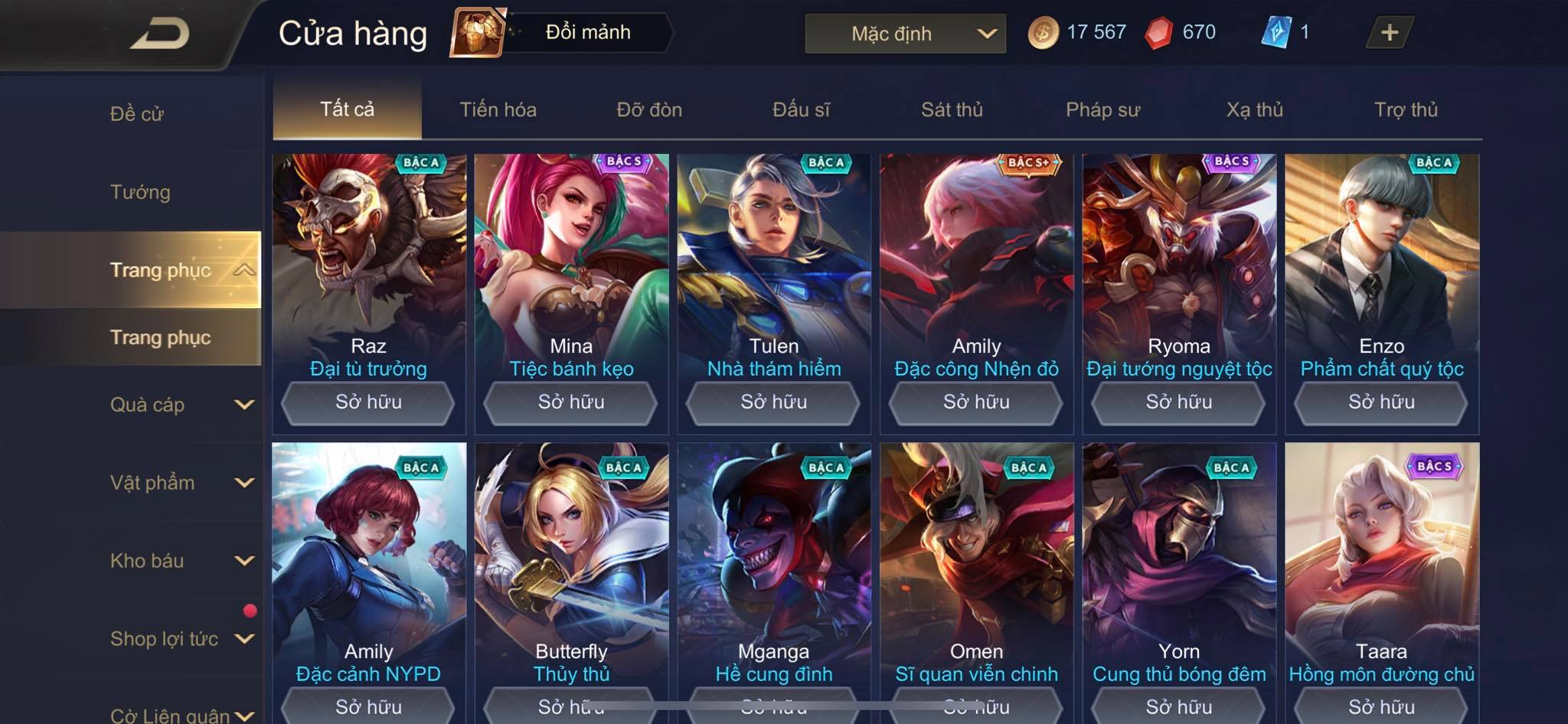Open the Xạ thủ tab
Screen dimensions: 1568x724
coord(1254,110)
